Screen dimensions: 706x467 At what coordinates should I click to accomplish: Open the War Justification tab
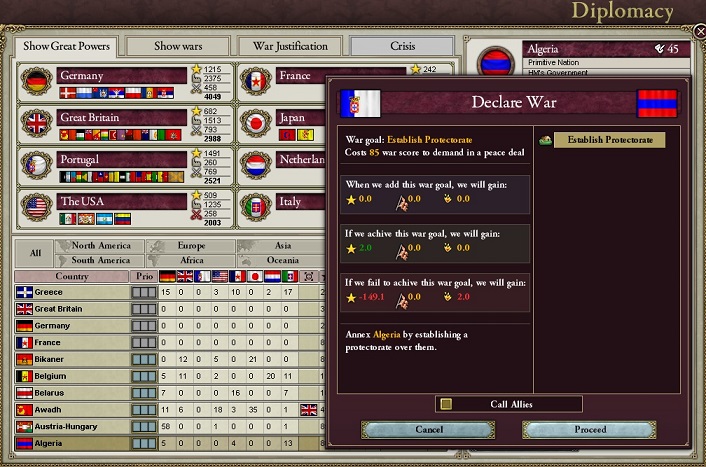[290, 46]
